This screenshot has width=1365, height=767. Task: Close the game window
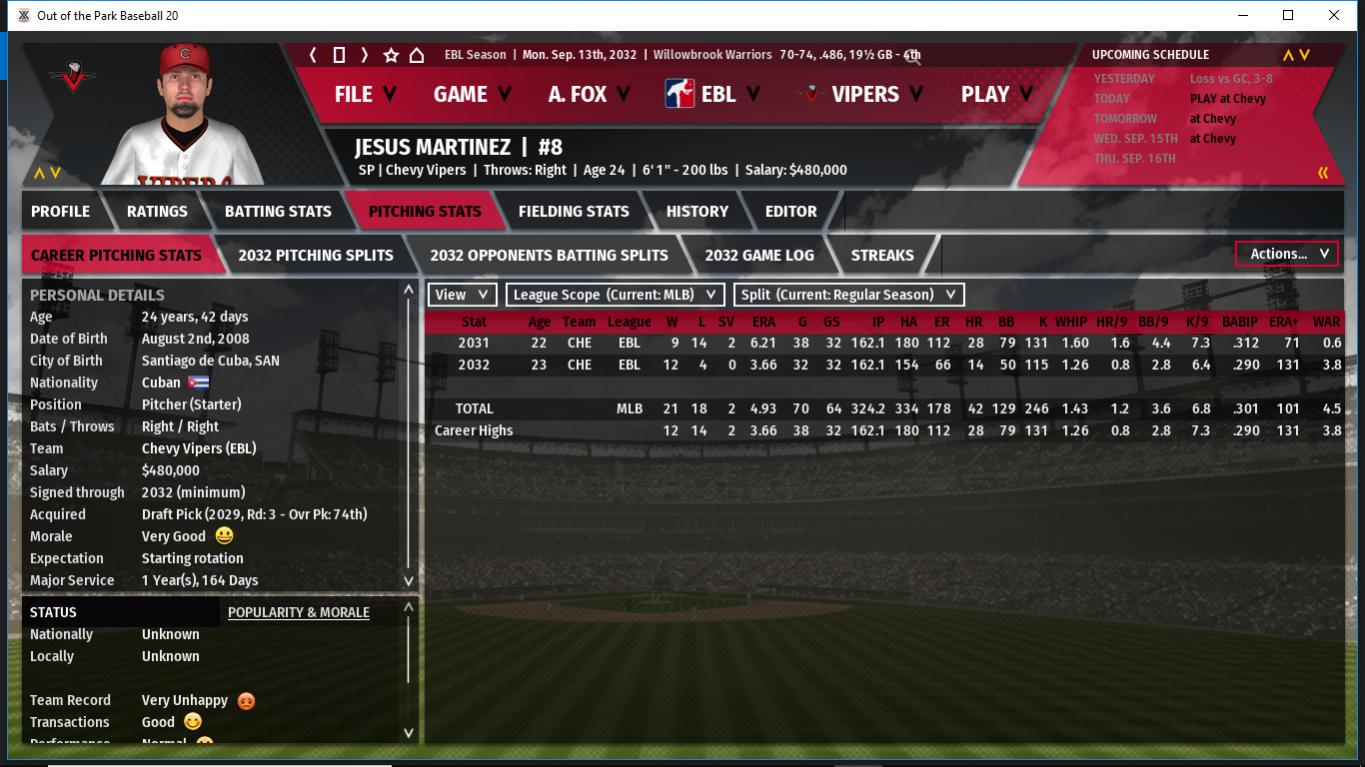(x=1334, y=15)
